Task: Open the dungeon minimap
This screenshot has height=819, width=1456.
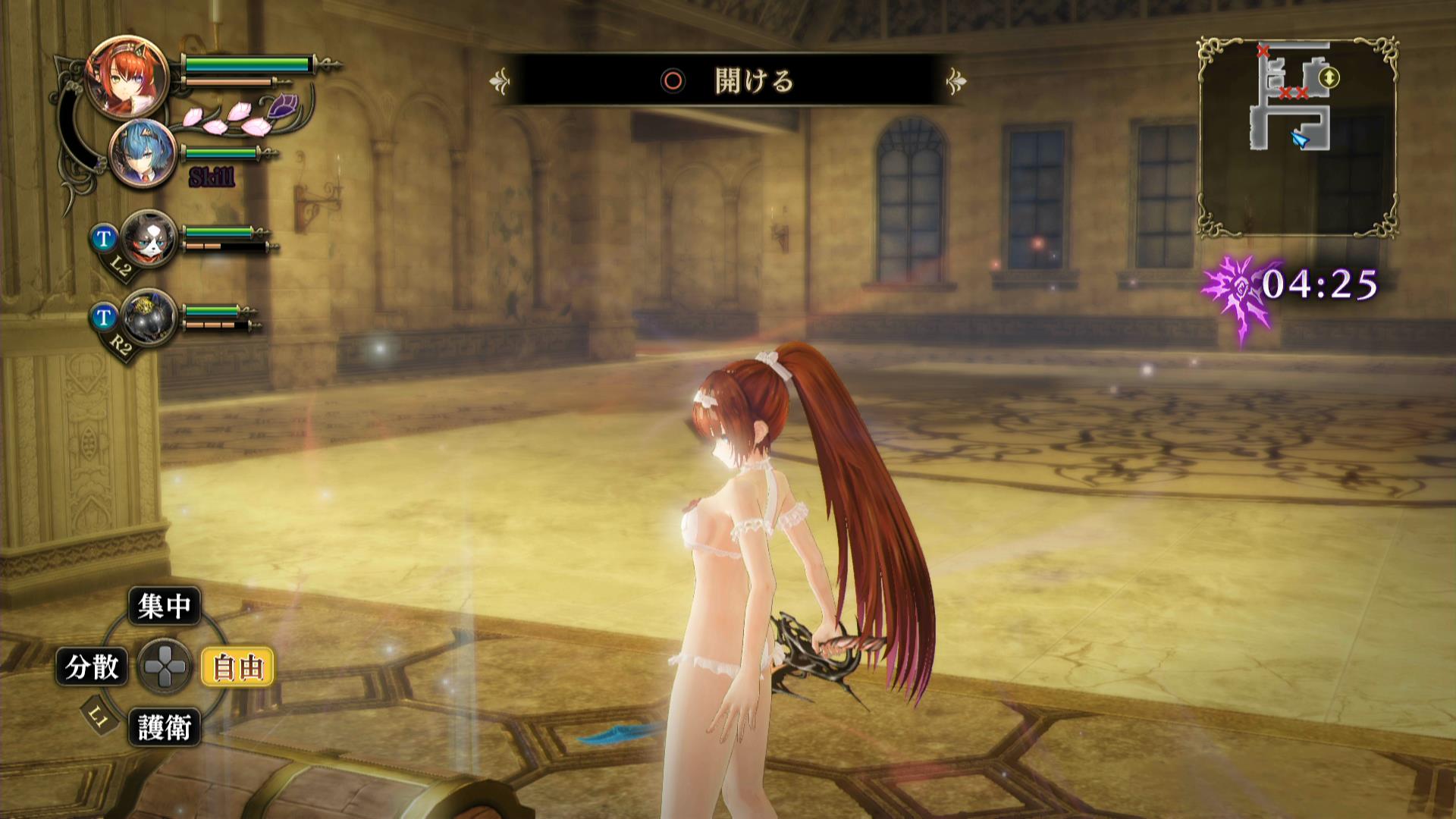Action: 1298,136
